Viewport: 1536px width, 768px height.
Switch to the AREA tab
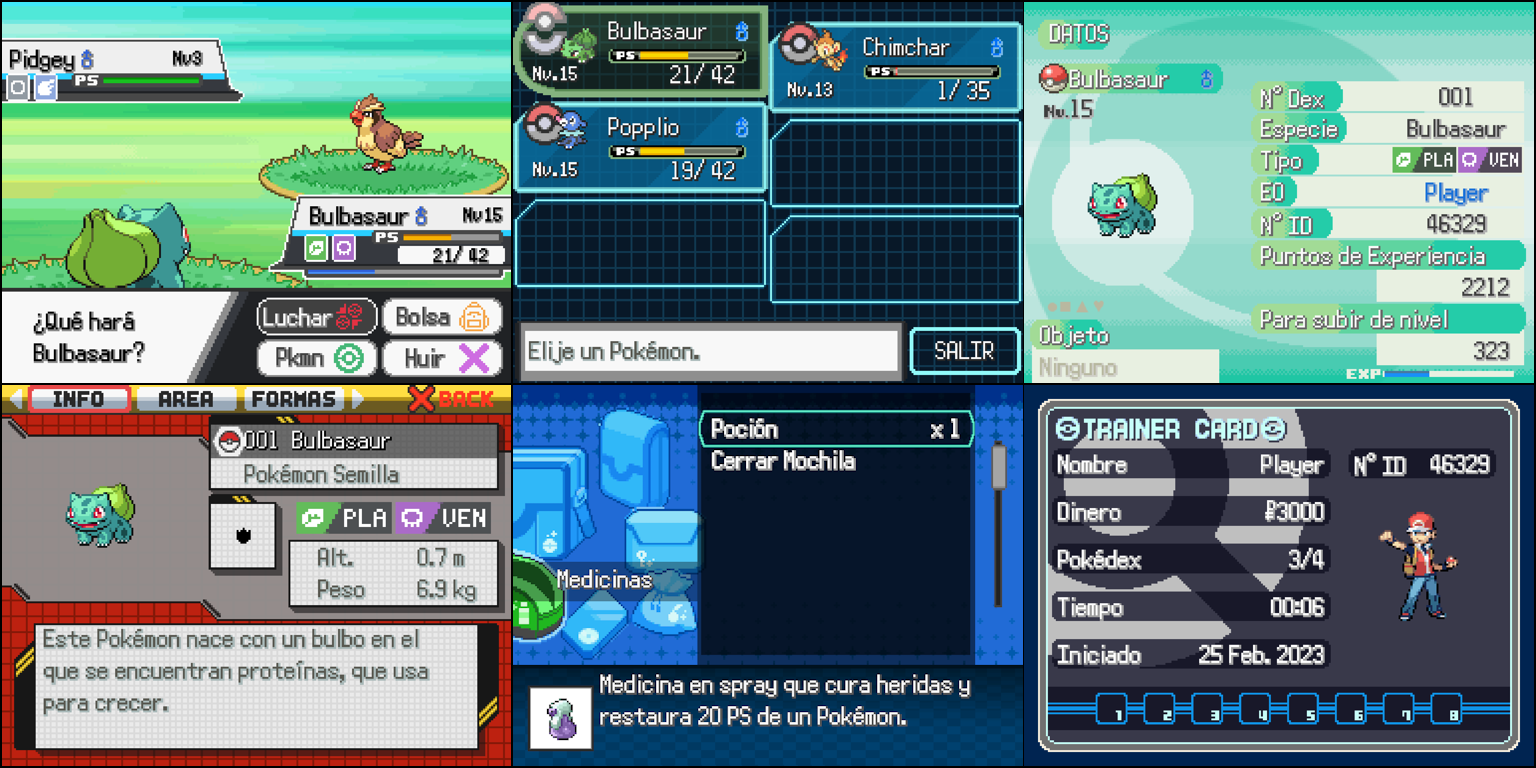pos(186,398)
